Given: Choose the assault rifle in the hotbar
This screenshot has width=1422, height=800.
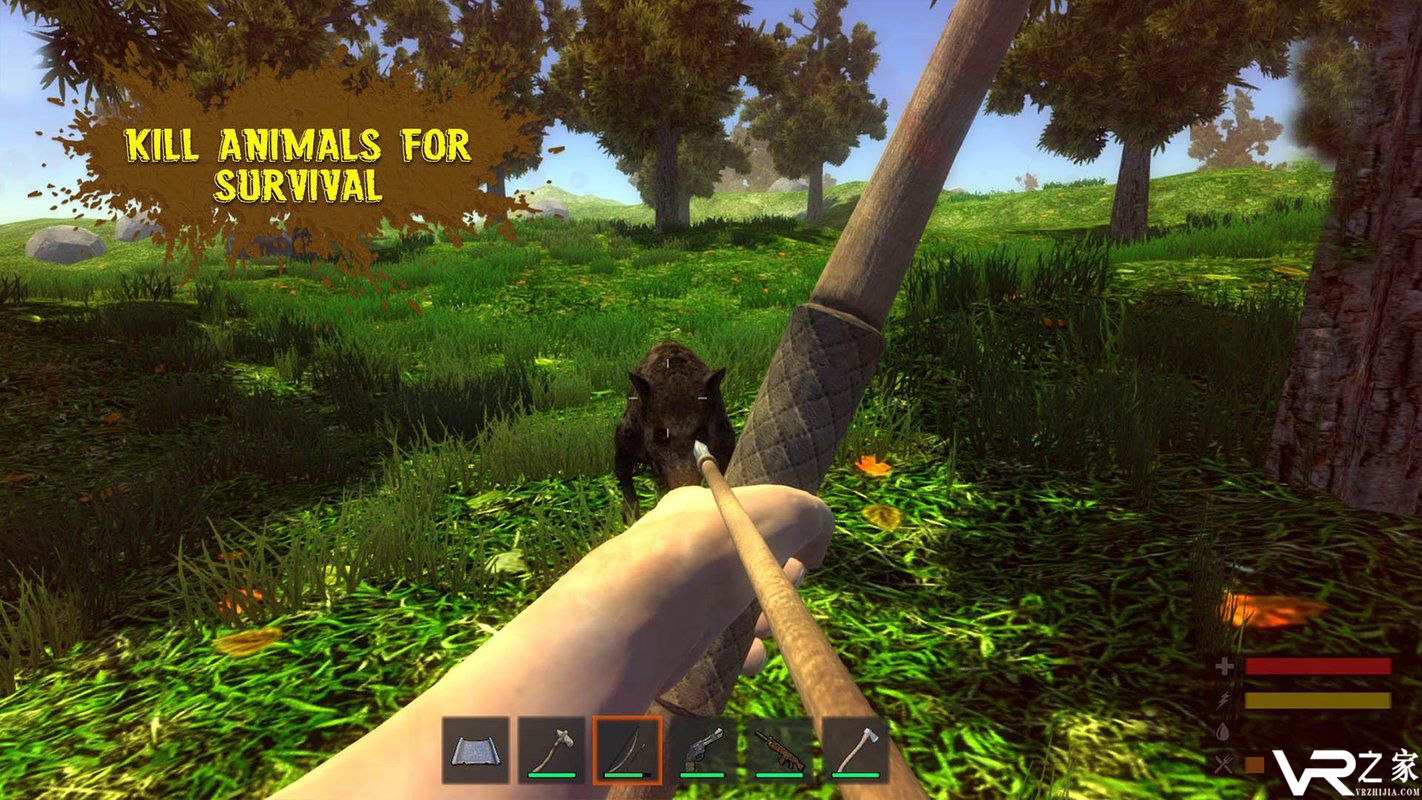Looking at the screenshot, I should pyautogui.click(x=779, y=750).
